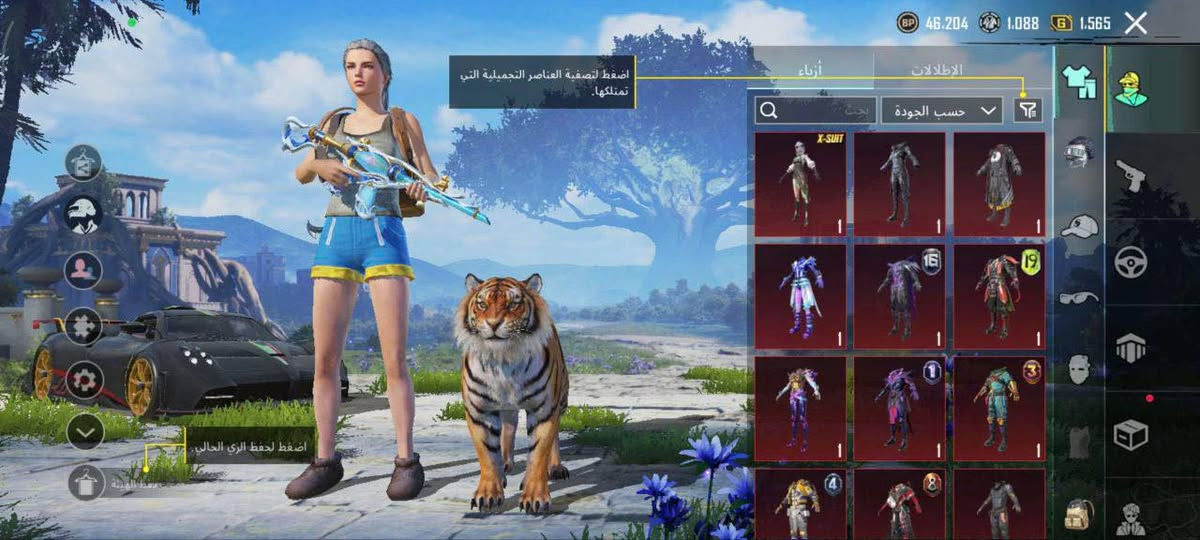The image size is (1200, 540).
Task: Open the clothing shirt-and-shorts category
Action: click(1078, 82)
